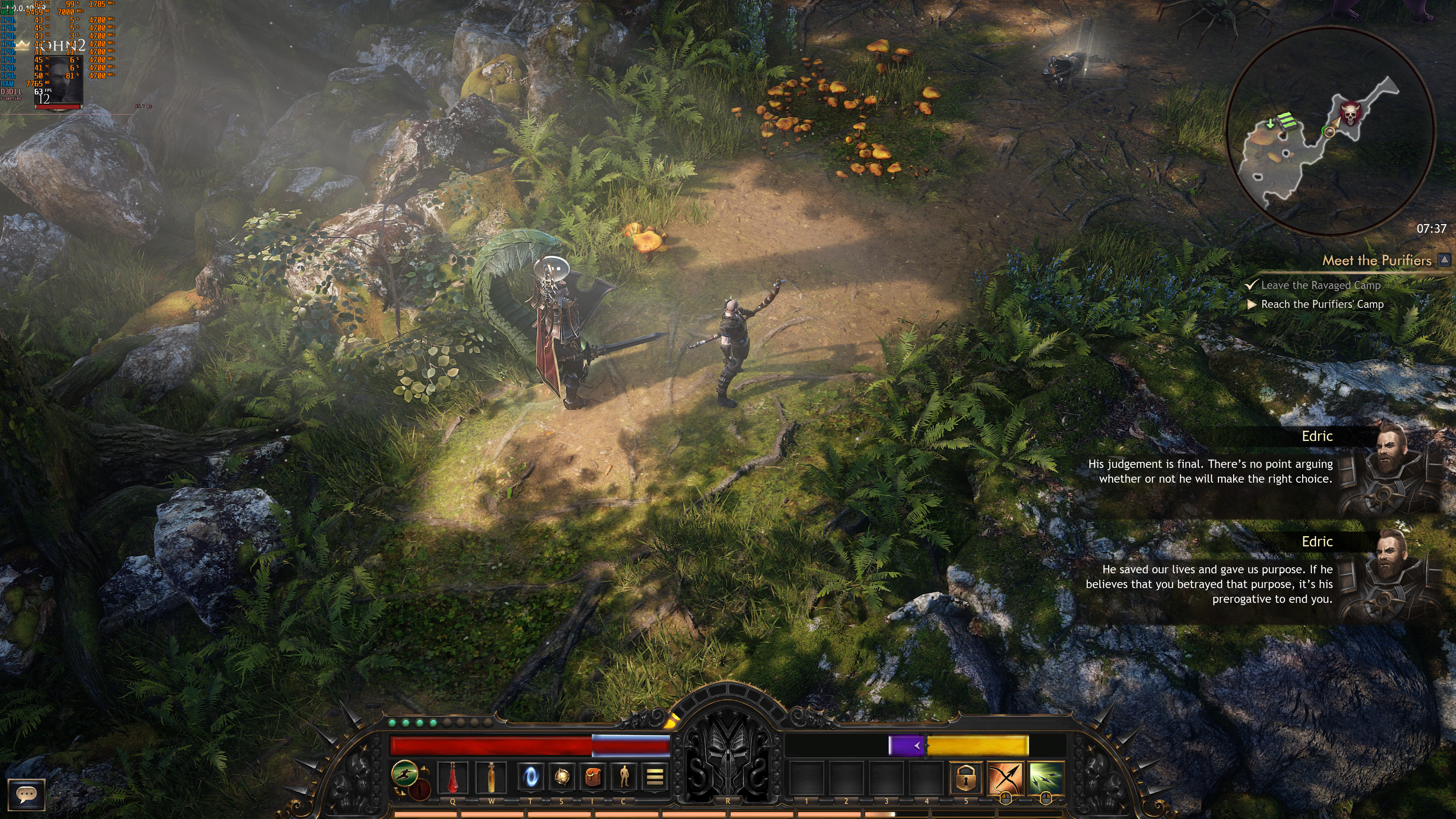Drink the yellow potion flask
The width and height of the screenshot is (1456, 819).
coord(491,777)
